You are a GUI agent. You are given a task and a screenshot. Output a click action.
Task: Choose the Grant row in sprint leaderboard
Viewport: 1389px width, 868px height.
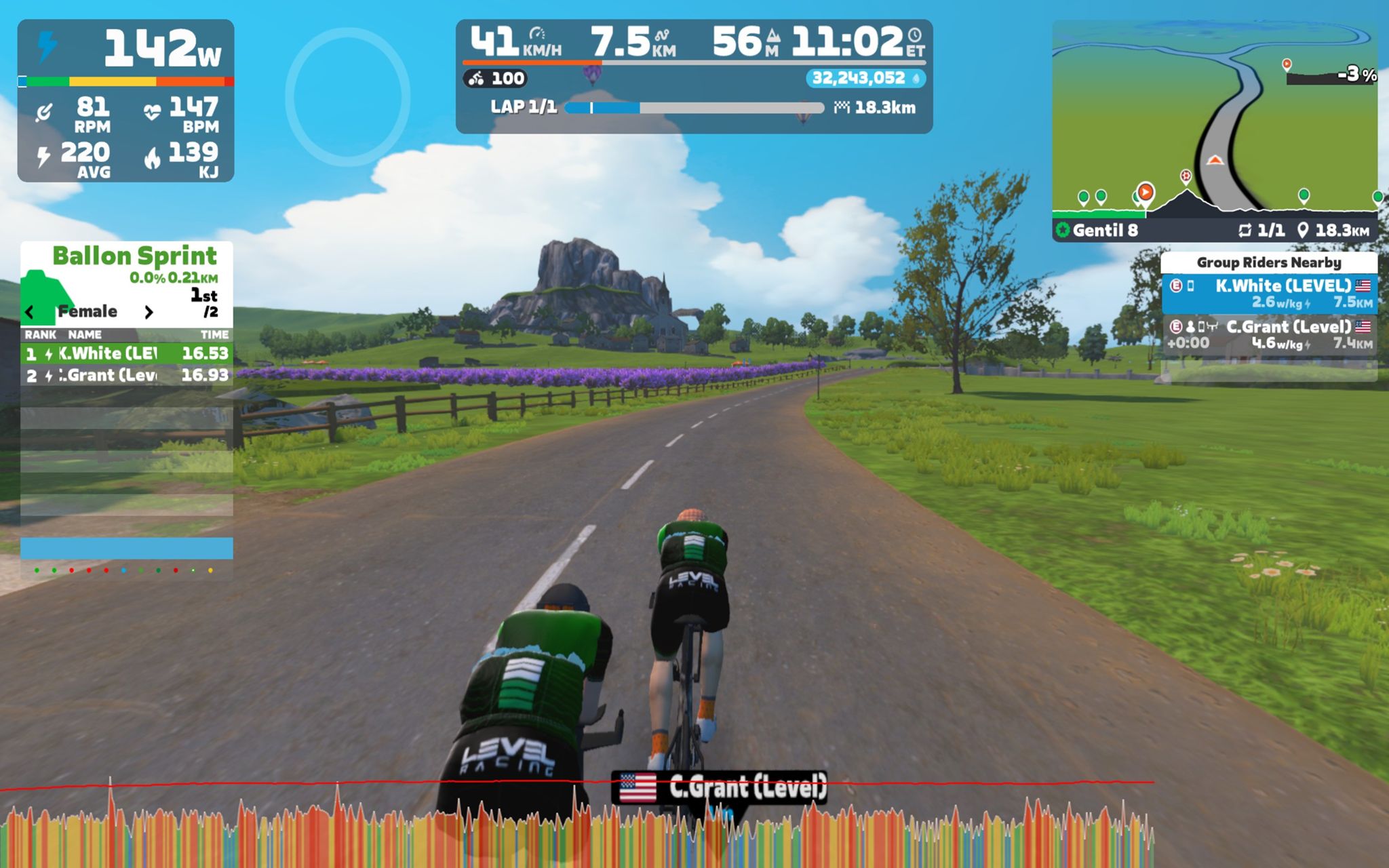click(127, 375)
